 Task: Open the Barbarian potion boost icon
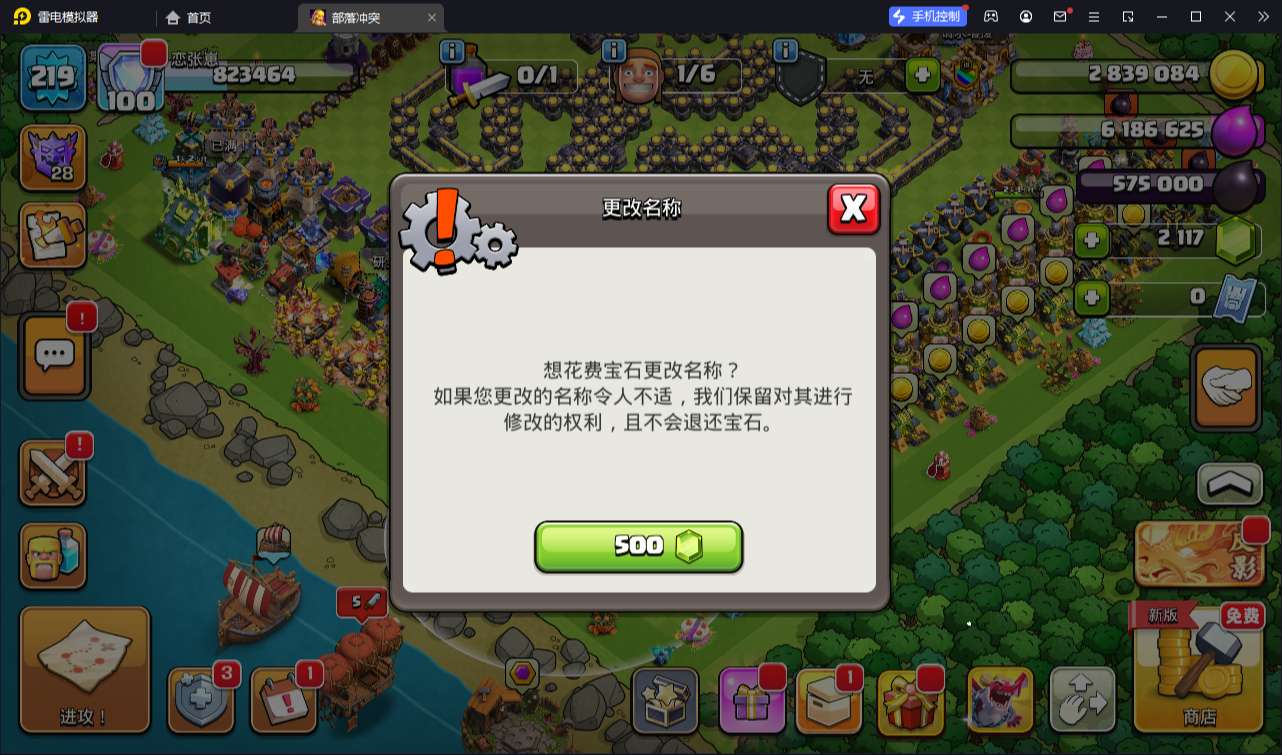tap(53, 556)
